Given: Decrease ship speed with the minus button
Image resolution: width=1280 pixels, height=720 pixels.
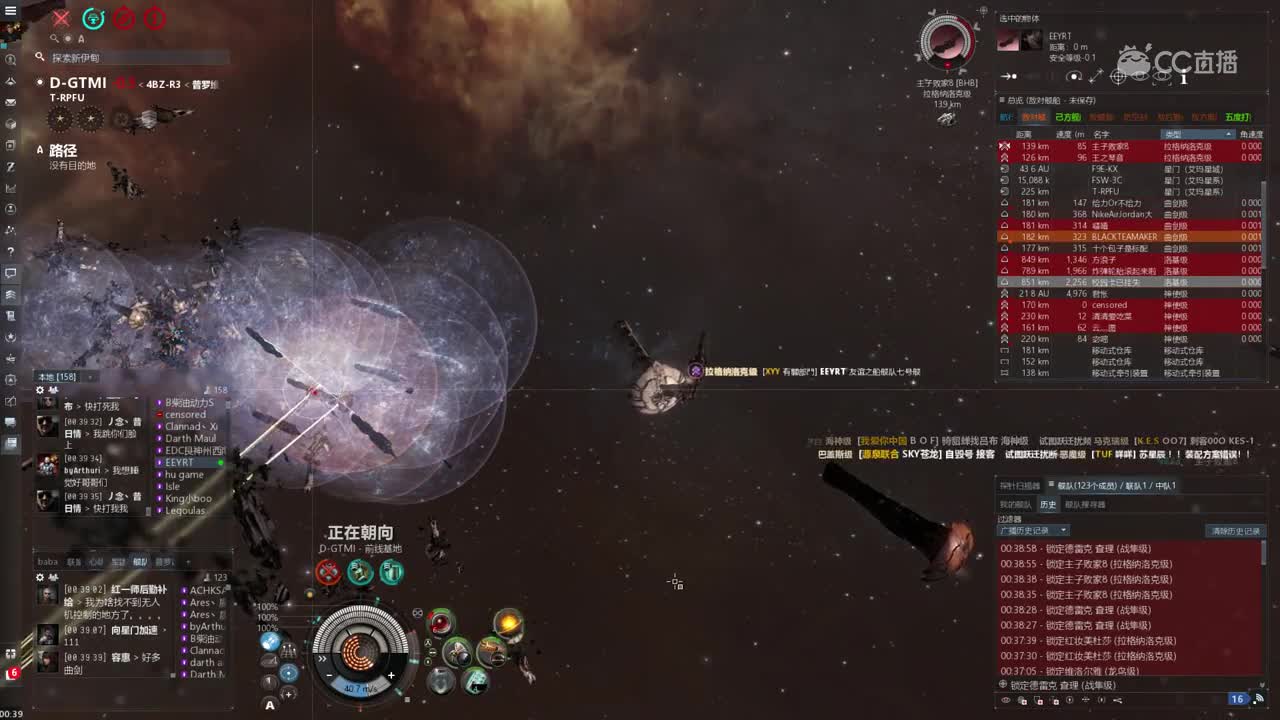Looking at the screenshot, I should pyautogui.click(x=329, y=675).
